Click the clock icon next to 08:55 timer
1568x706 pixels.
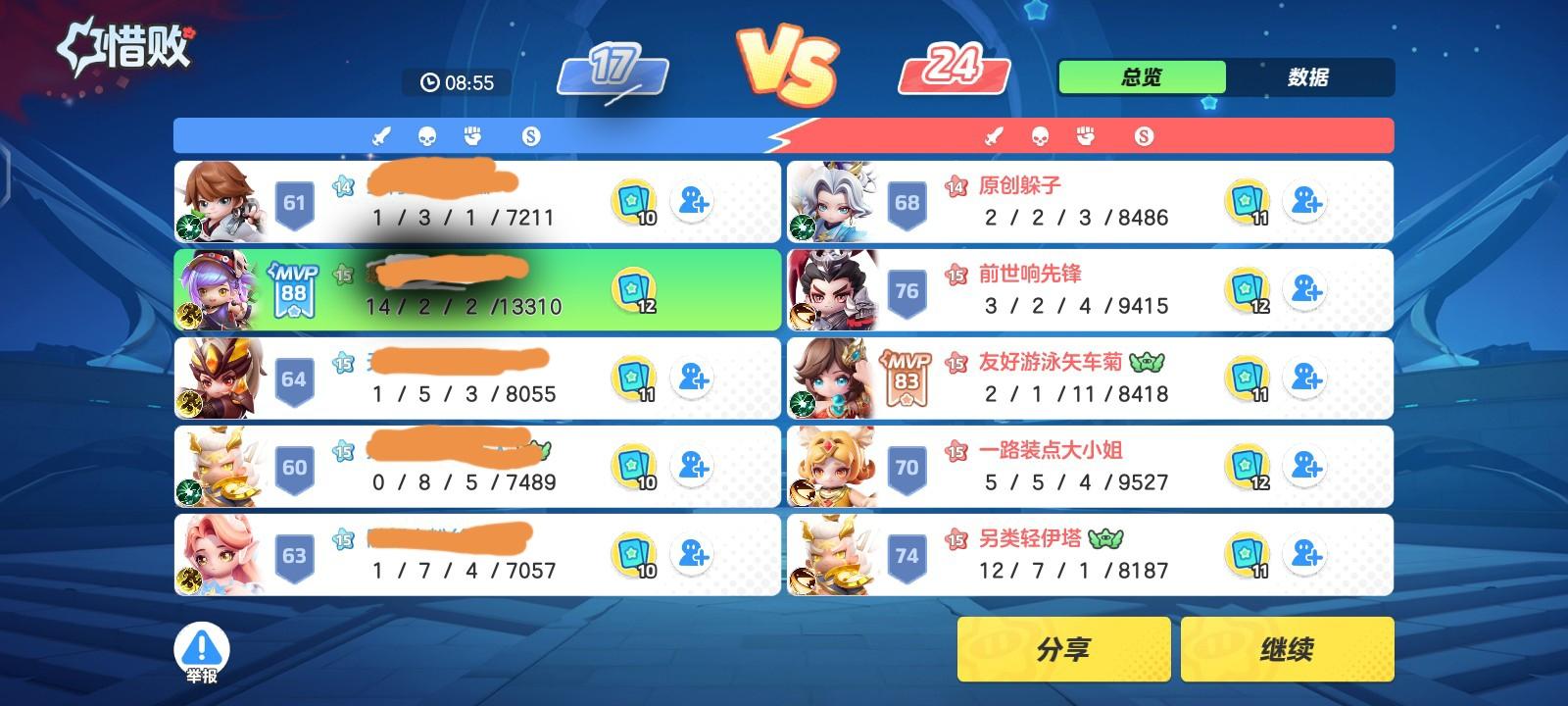point(428,83)
